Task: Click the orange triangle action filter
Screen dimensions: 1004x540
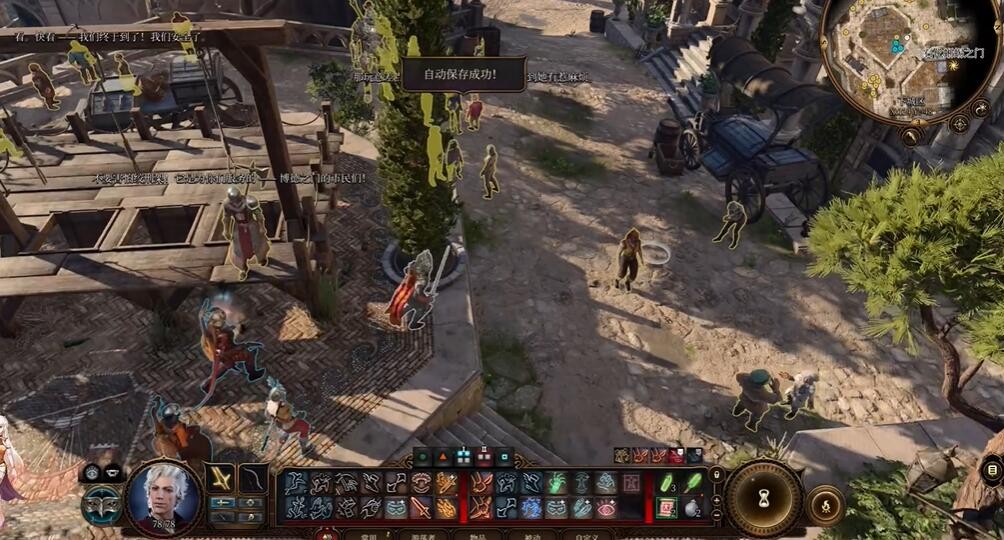Action: (x=442, y=459)
